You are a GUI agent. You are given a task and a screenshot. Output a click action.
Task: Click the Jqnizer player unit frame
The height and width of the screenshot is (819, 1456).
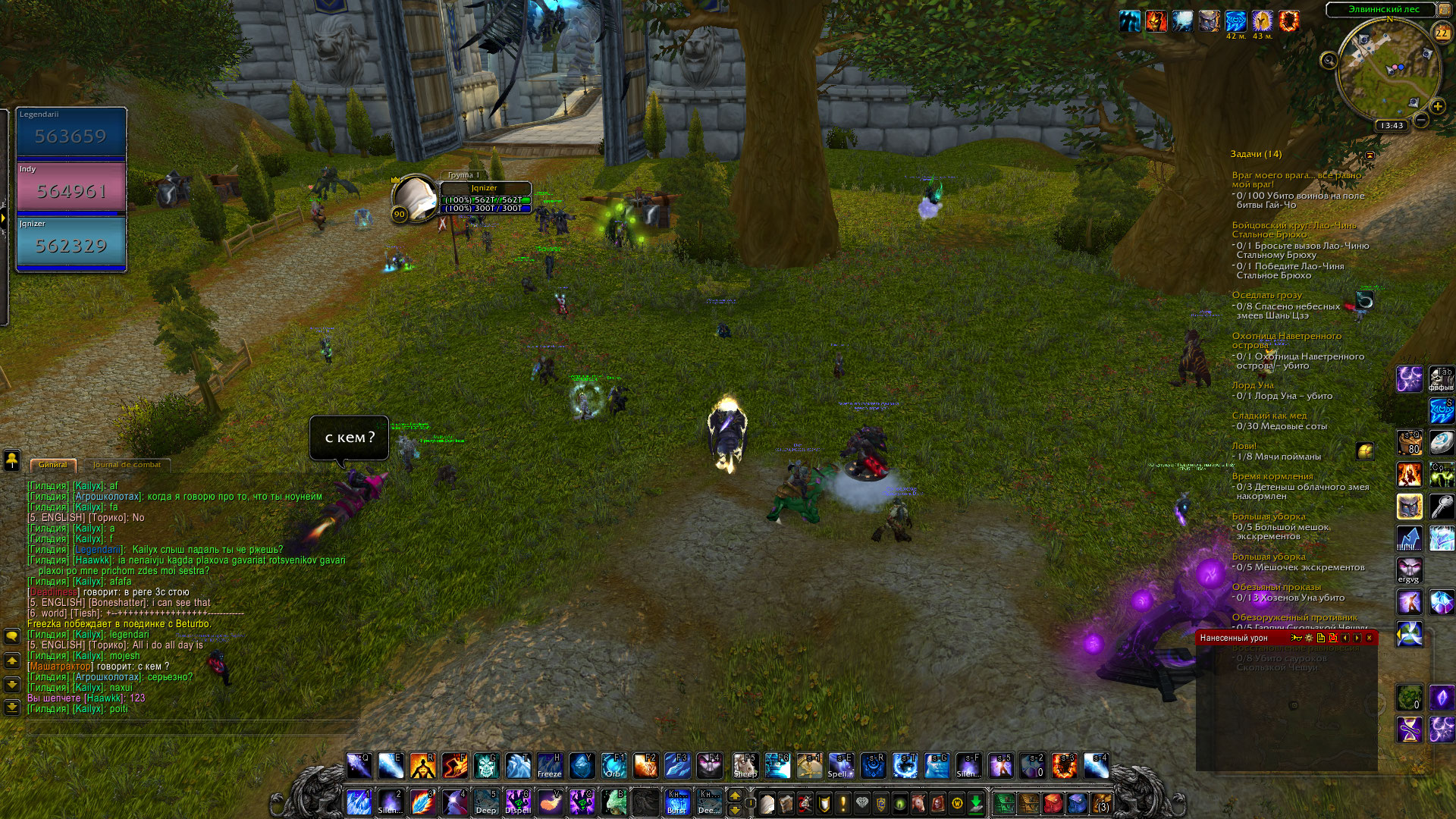point(484,199)
